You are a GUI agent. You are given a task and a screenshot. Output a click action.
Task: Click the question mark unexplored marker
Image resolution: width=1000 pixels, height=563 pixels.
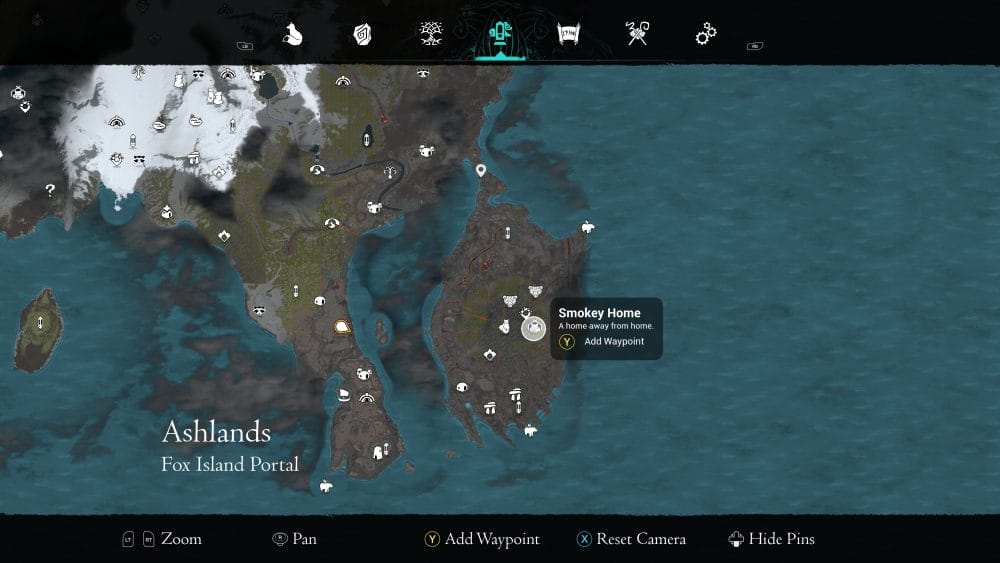(50, 189)
